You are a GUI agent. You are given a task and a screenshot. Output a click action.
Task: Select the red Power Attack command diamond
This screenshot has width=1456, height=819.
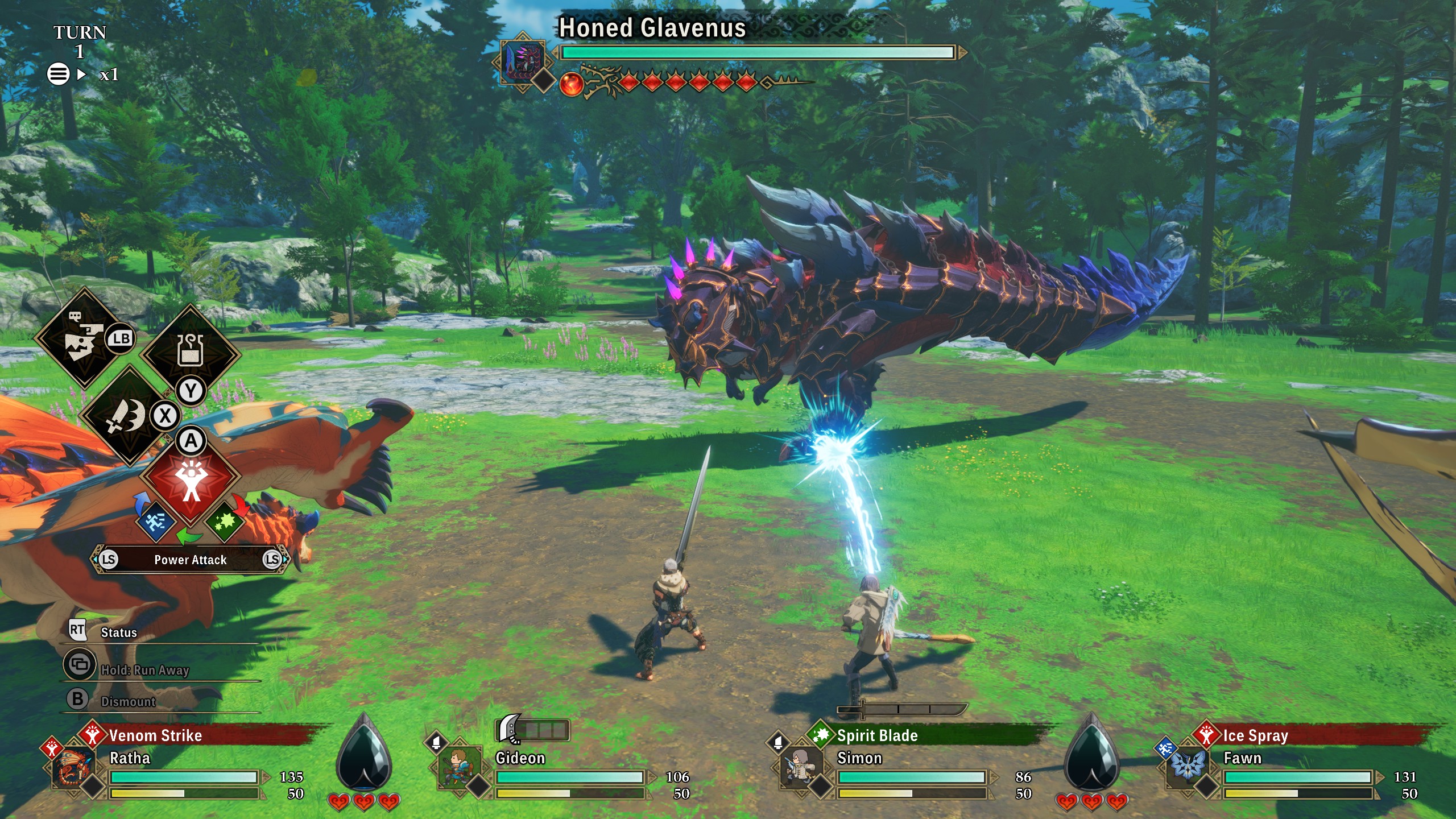tap(191, 481)
